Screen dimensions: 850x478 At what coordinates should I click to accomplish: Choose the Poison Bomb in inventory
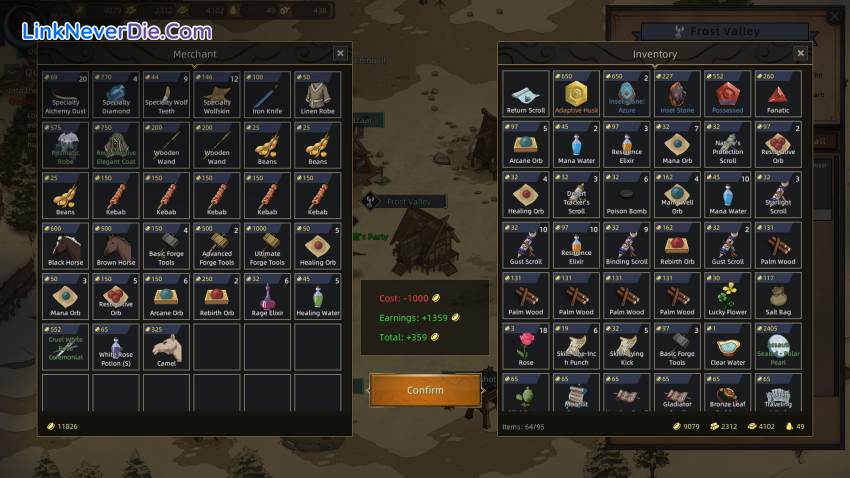coord(626,195)
